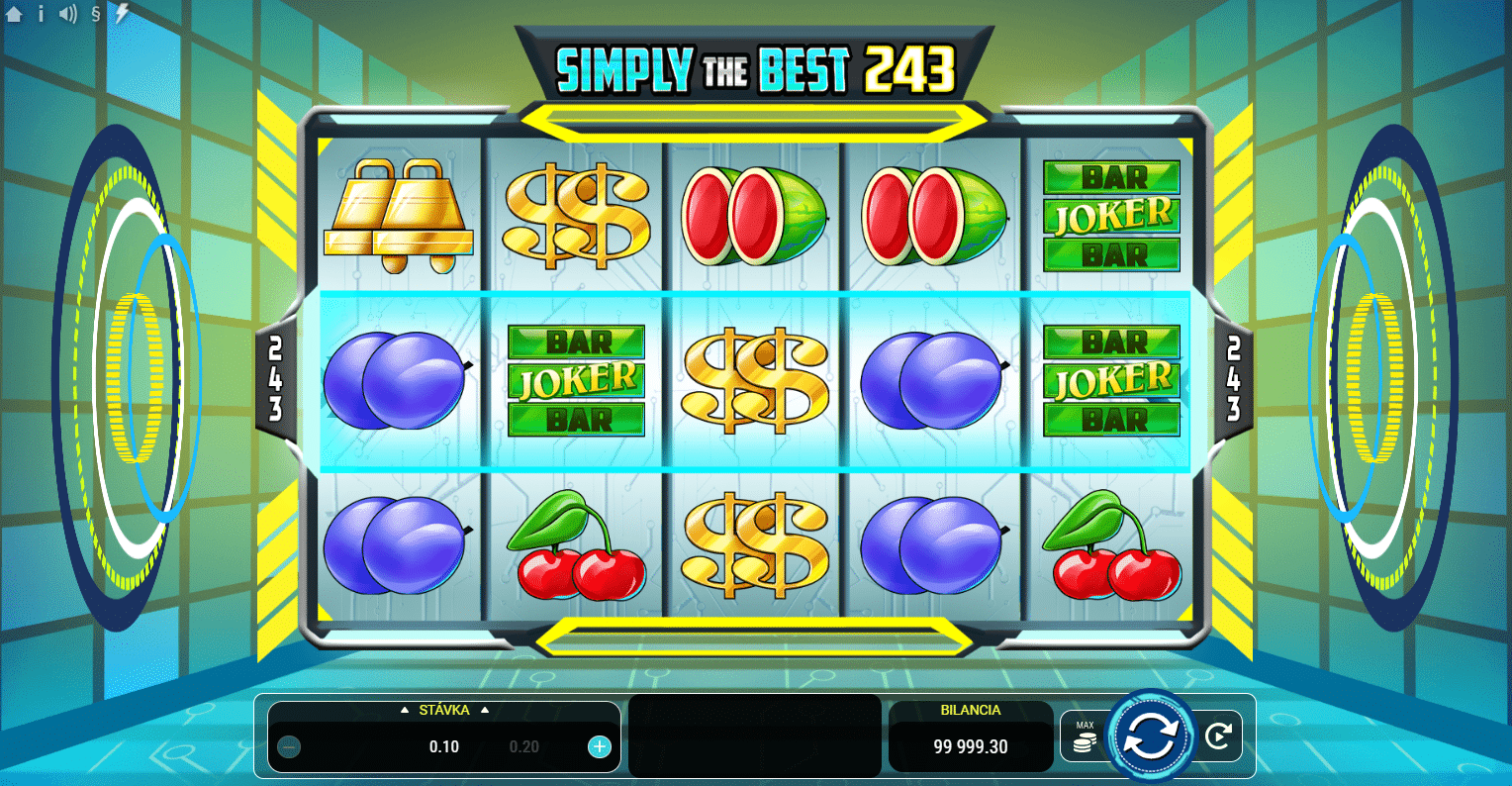Open the game info panel

coord(40,14)
